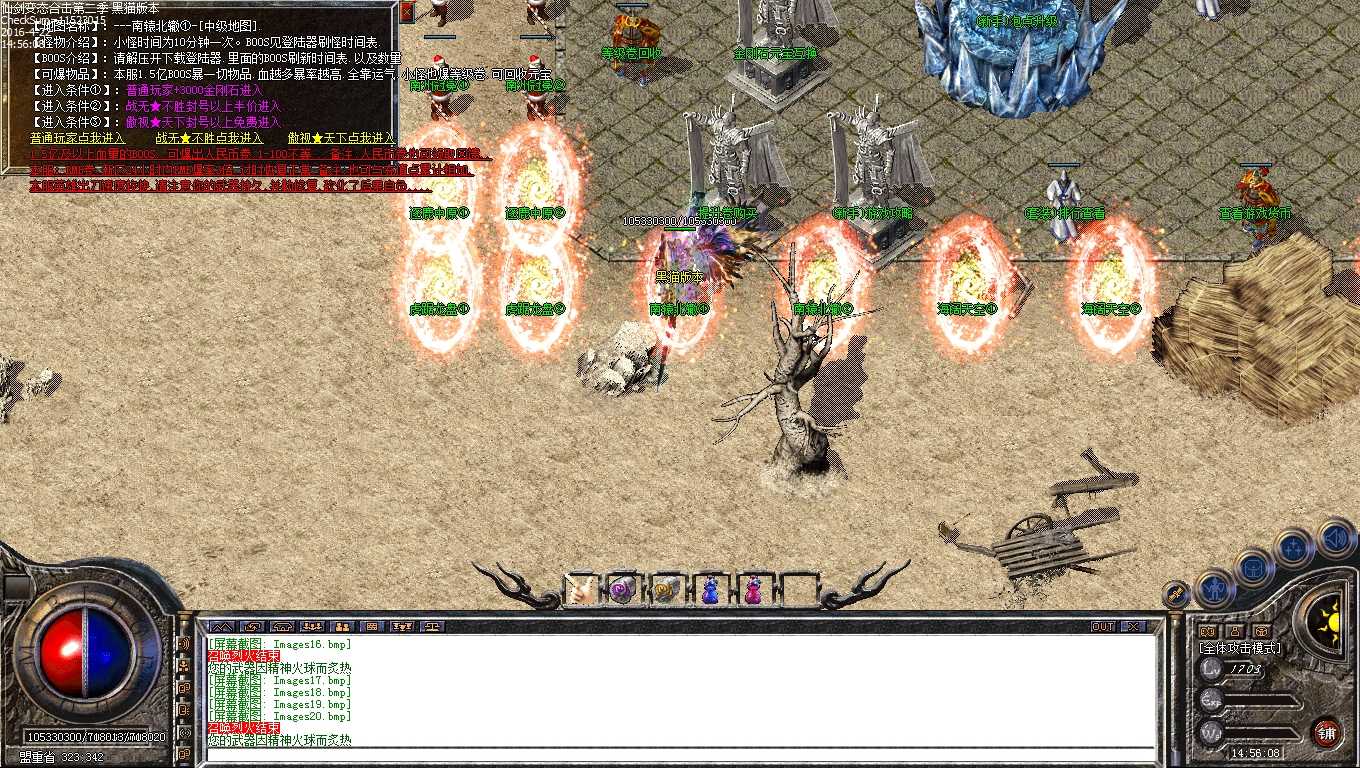Open the personal shop 铺 icon
Viewport: 1360px width, 768px height.
(1327, 730)
